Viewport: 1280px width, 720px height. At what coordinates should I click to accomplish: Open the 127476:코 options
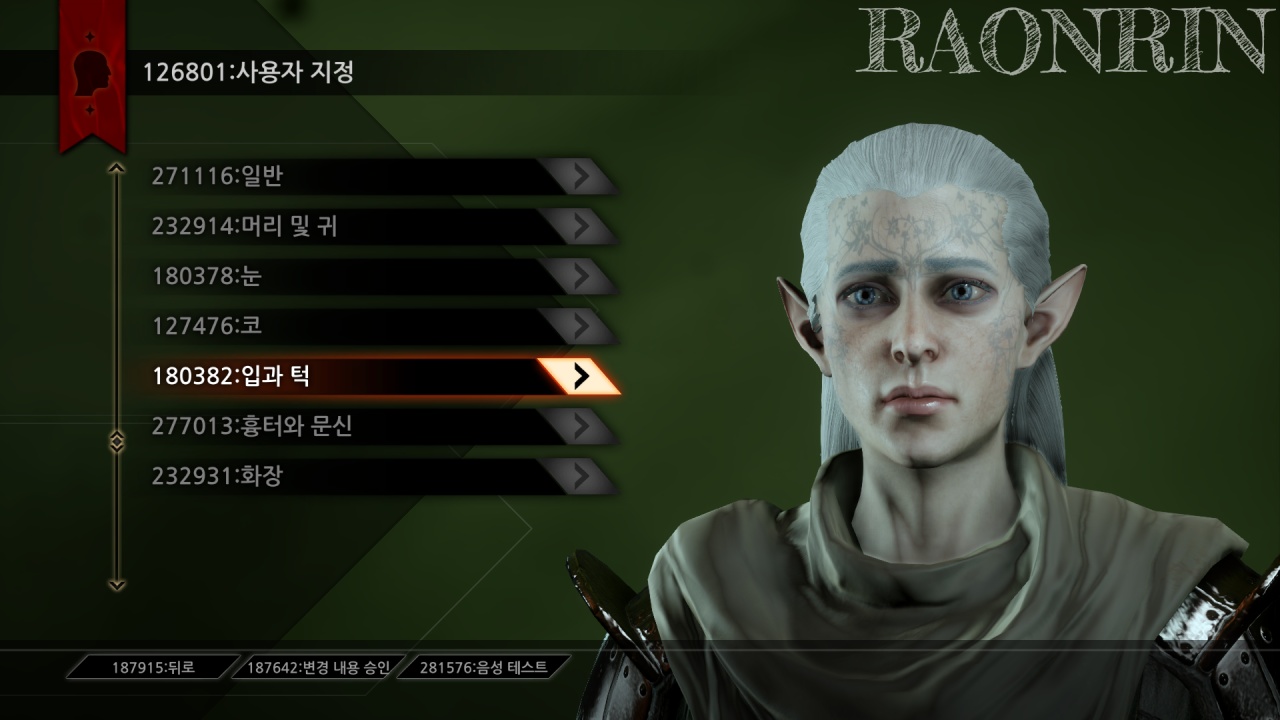[x=380, y=327]
